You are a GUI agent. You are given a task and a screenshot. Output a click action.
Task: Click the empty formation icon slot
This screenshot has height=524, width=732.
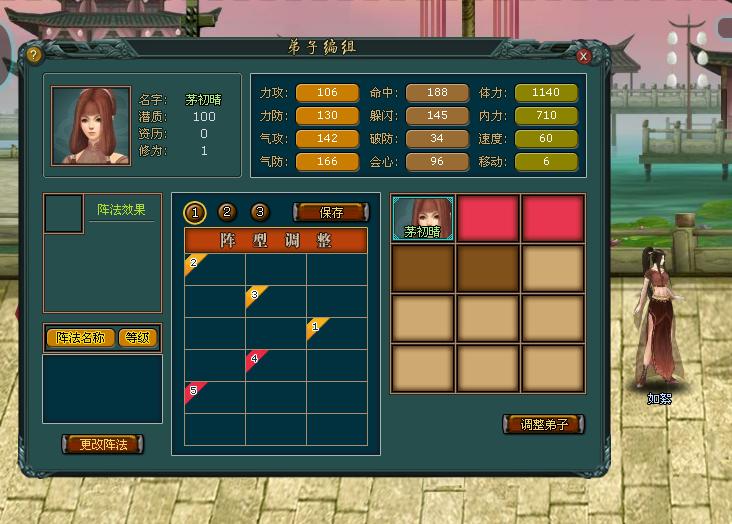pos(63,214)
